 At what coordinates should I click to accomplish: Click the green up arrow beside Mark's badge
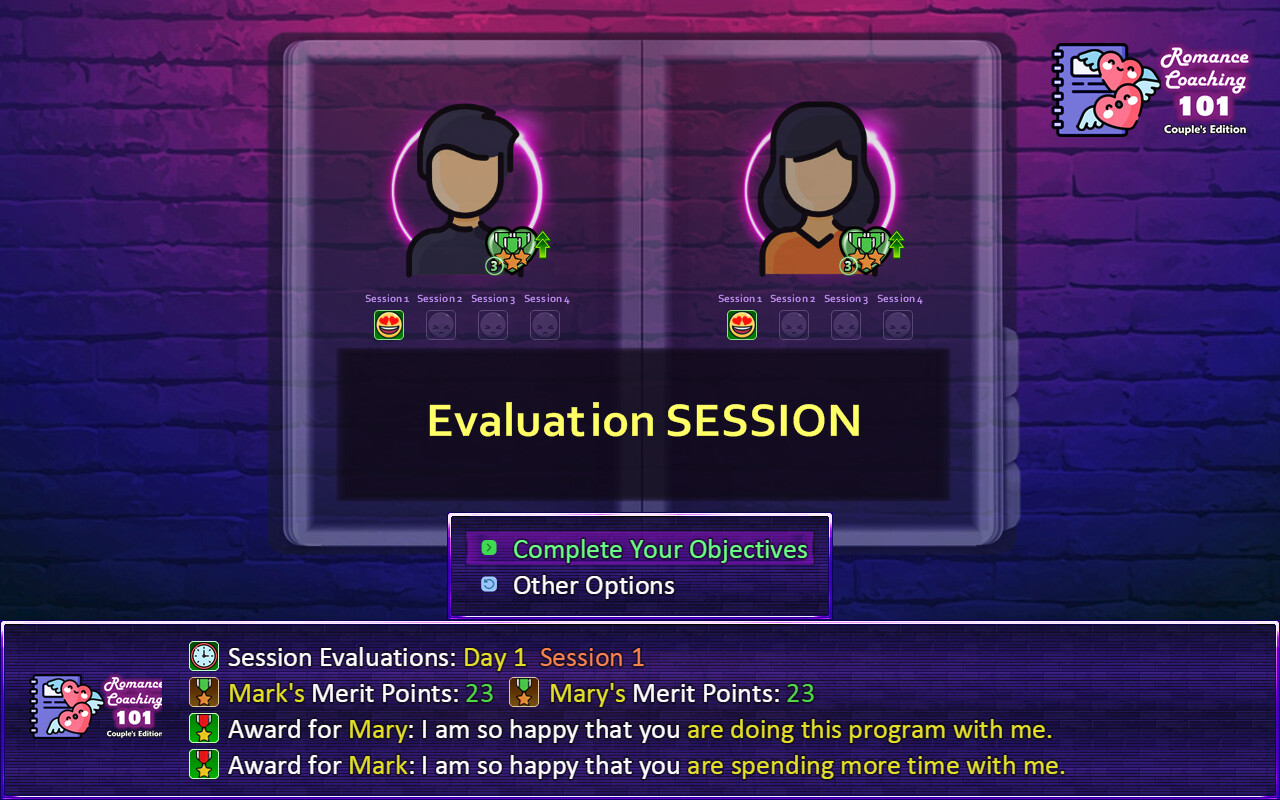[x=541, y=243]
